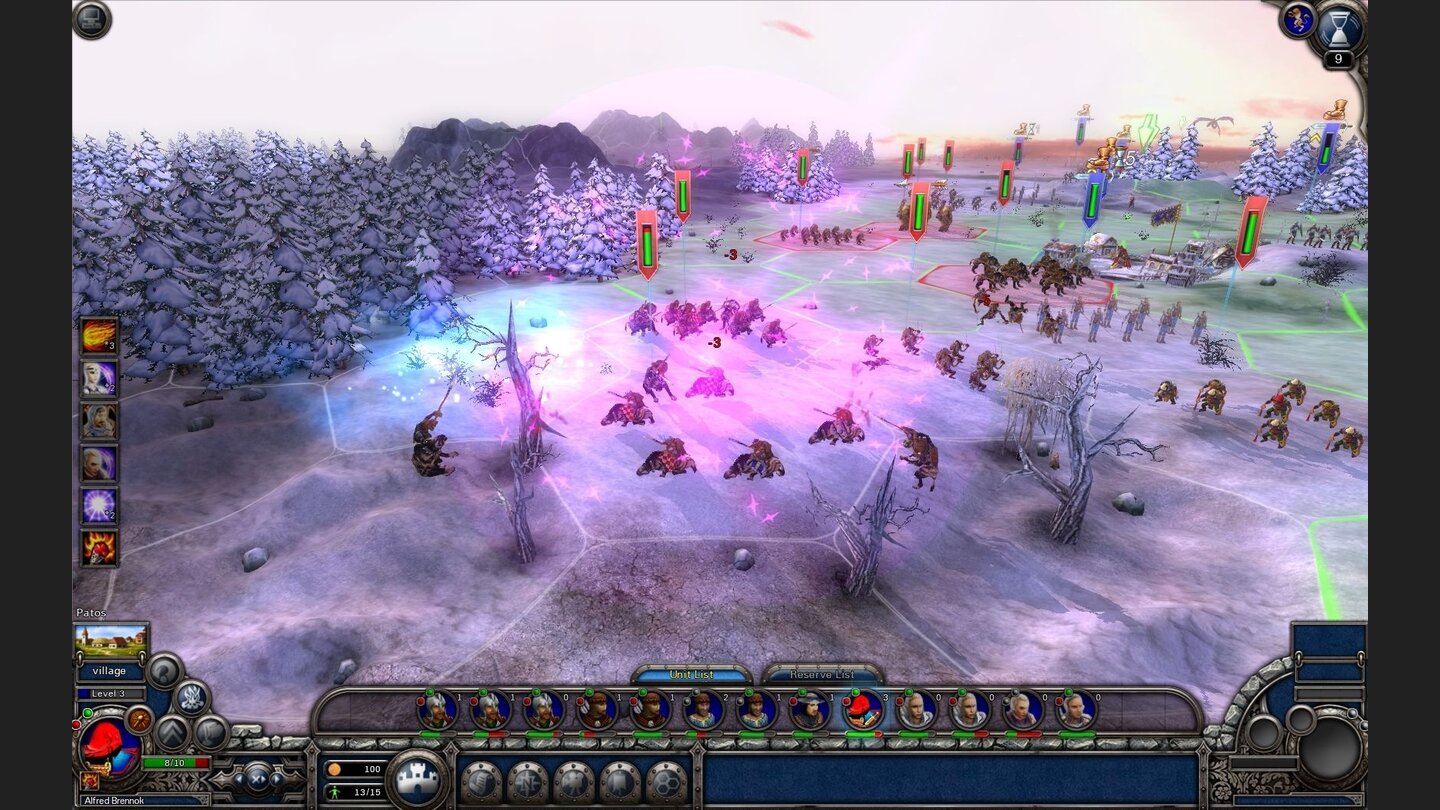The height and width of the screenshot is (810, 1440).
Task: Select the hooded mage portrait icon in sidebar
Action: [x=99, y=420]
